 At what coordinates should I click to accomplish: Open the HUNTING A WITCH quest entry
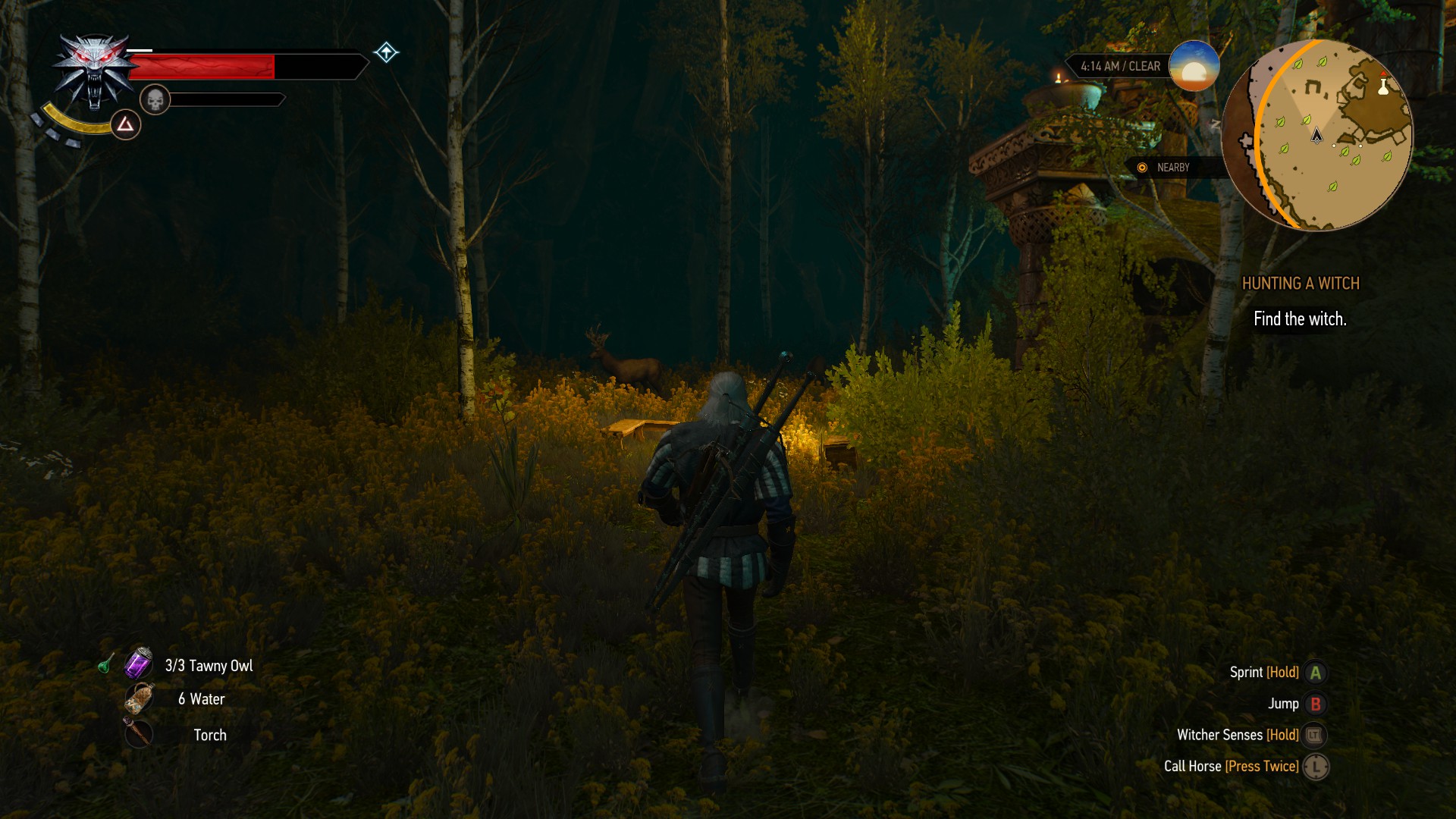(x=1300, y=283)
